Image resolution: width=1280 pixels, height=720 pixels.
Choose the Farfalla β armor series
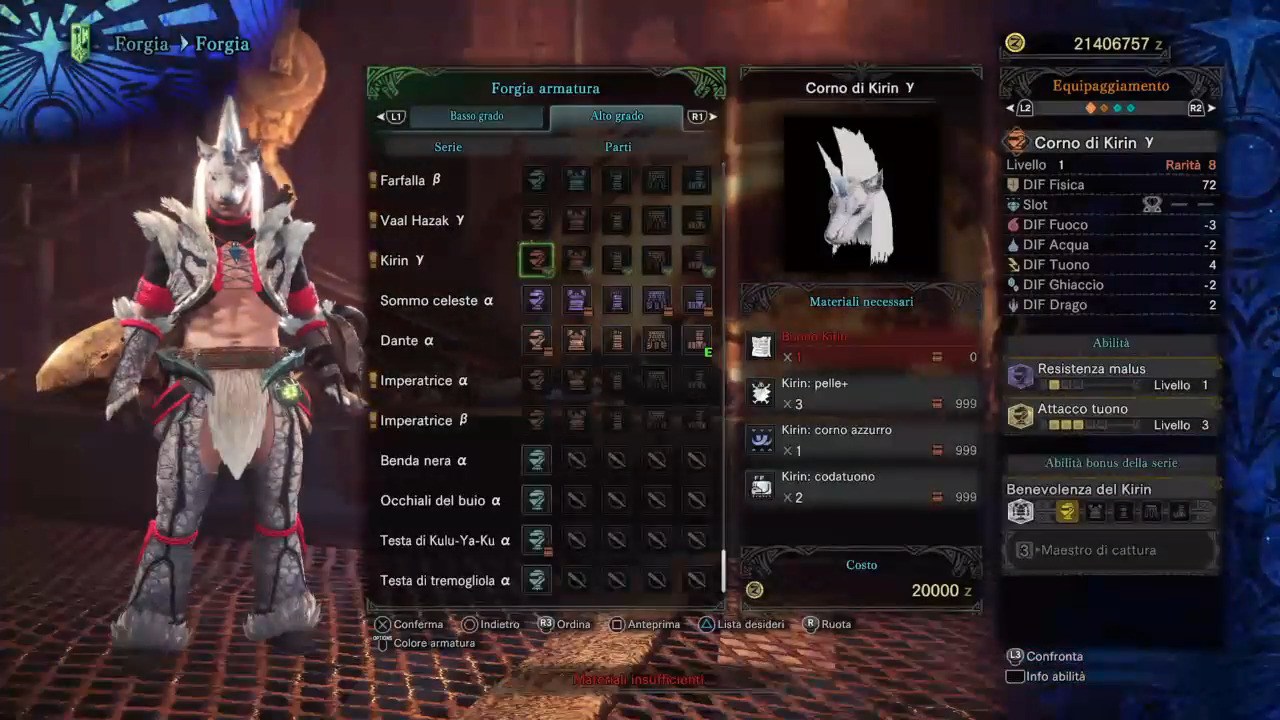tap(410, 181)
